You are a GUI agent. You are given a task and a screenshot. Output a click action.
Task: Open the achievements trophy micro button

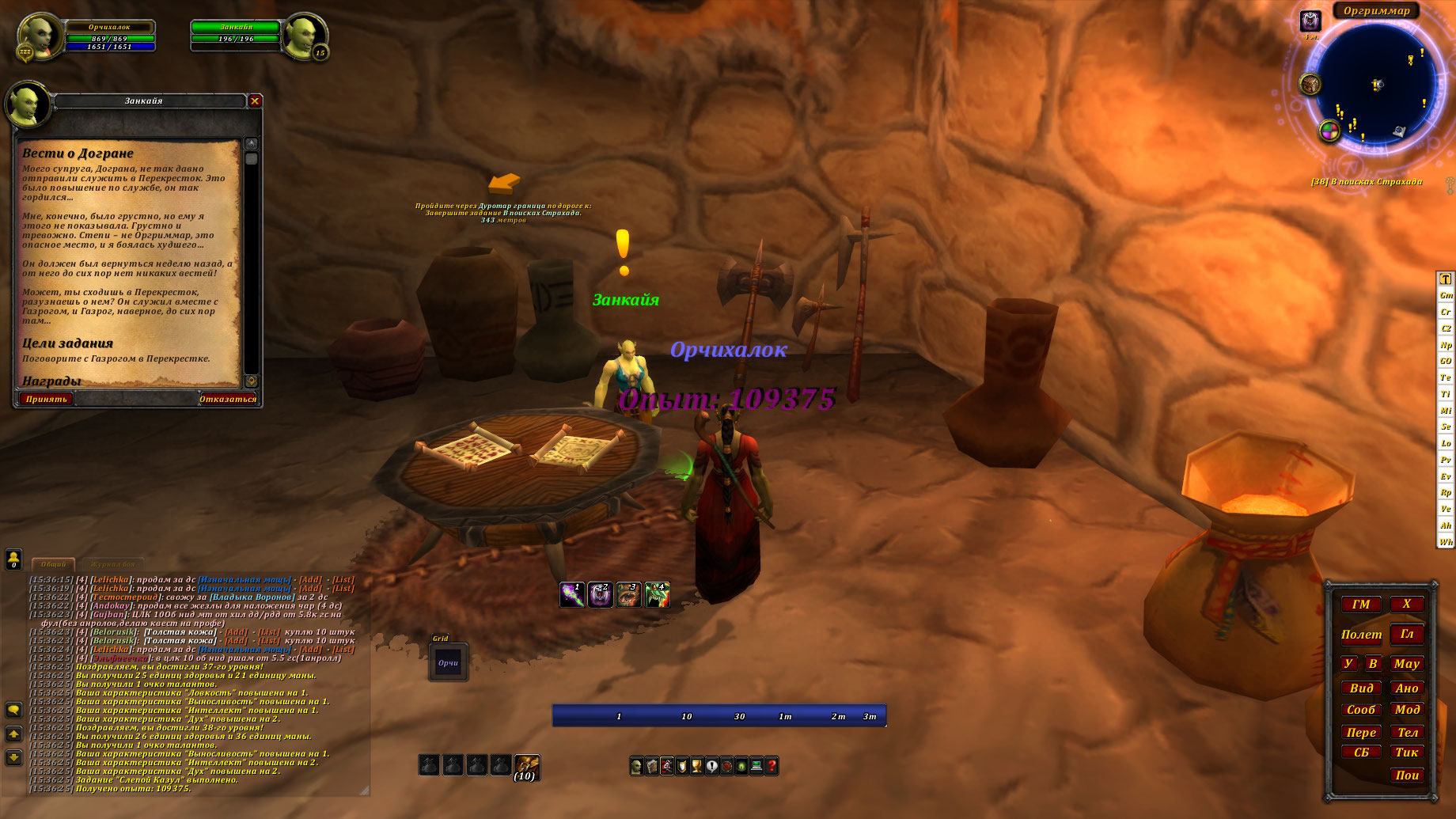coord(696,766)
